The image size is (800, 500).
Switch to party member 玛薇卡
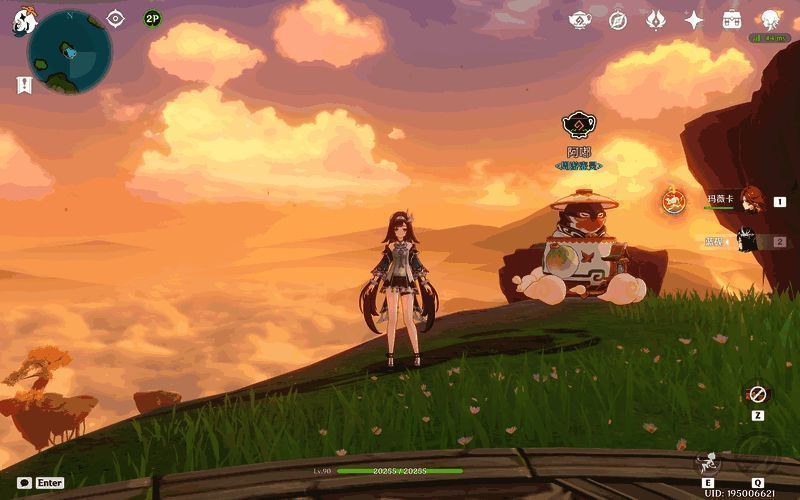pyautogui.click(x=750, y=199)
